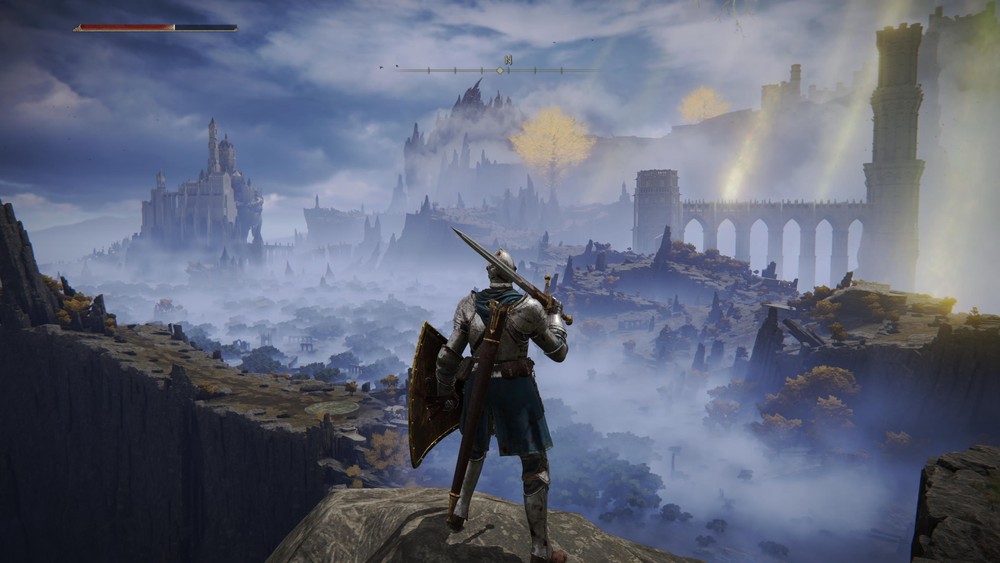The width and height of the screenshot is (1000, 563).
Task: Click the compass bar's north marker
Action: coord(508,60)
